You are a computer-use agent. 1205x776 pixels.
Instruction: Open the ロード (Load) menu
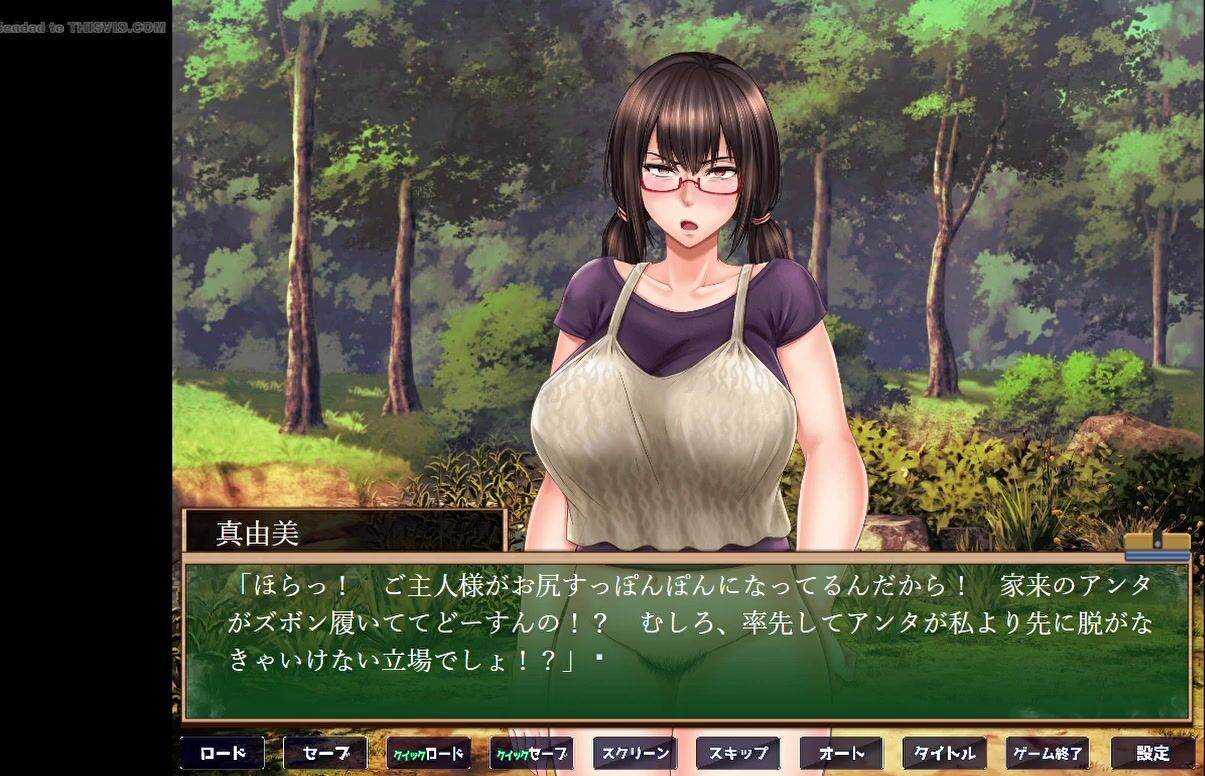coord(222,753)
